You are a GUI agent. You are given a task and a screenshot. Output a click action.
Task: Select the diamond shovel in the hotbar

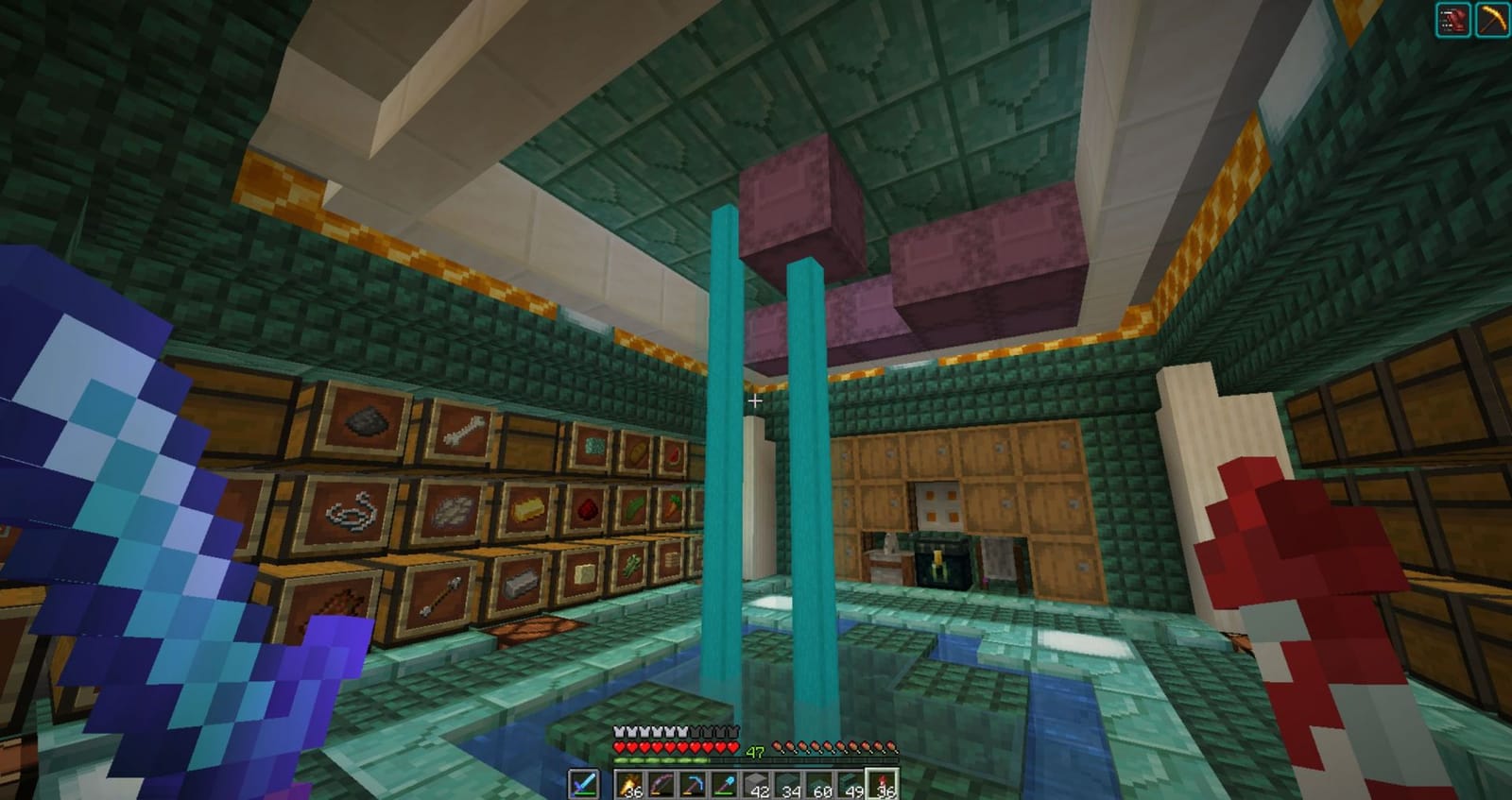coord(725,784)
